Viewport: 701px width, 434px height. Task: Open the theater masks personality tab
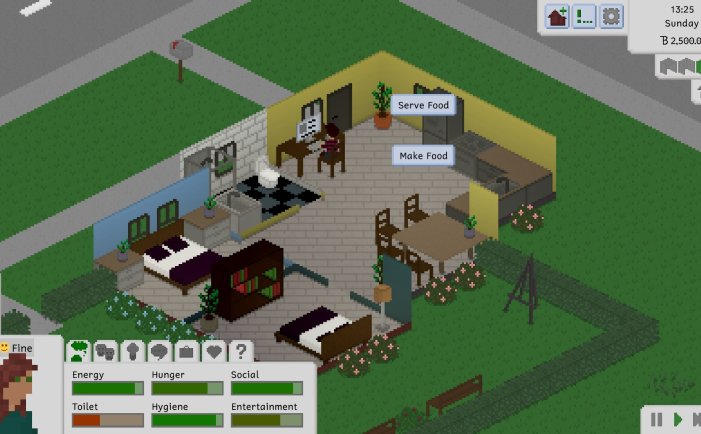pyautogui.click(x=106, y=351)
